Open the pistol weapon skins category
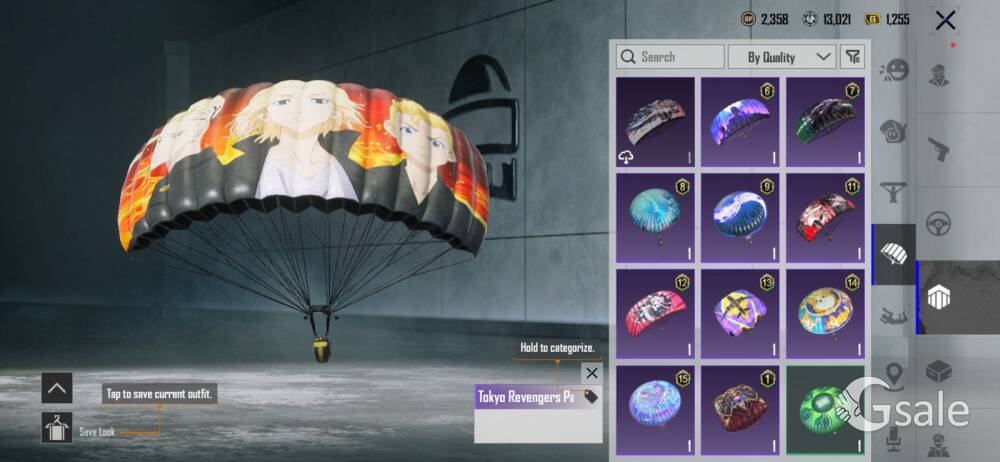Screen dimensions: 1000x462 pos(939,148)
